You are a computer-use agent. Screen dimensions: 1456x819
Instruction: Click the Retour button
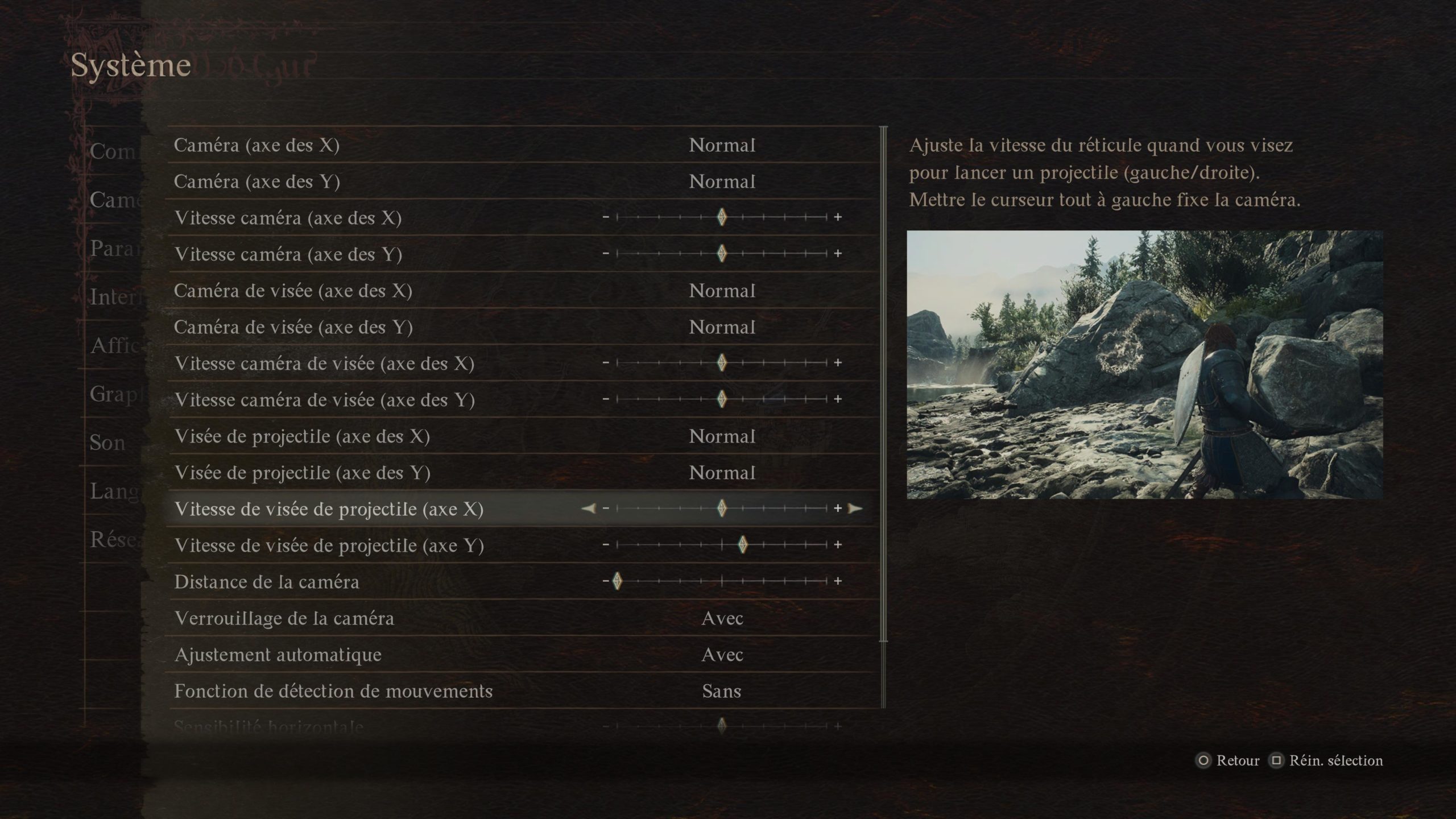tap(1230, 760)
